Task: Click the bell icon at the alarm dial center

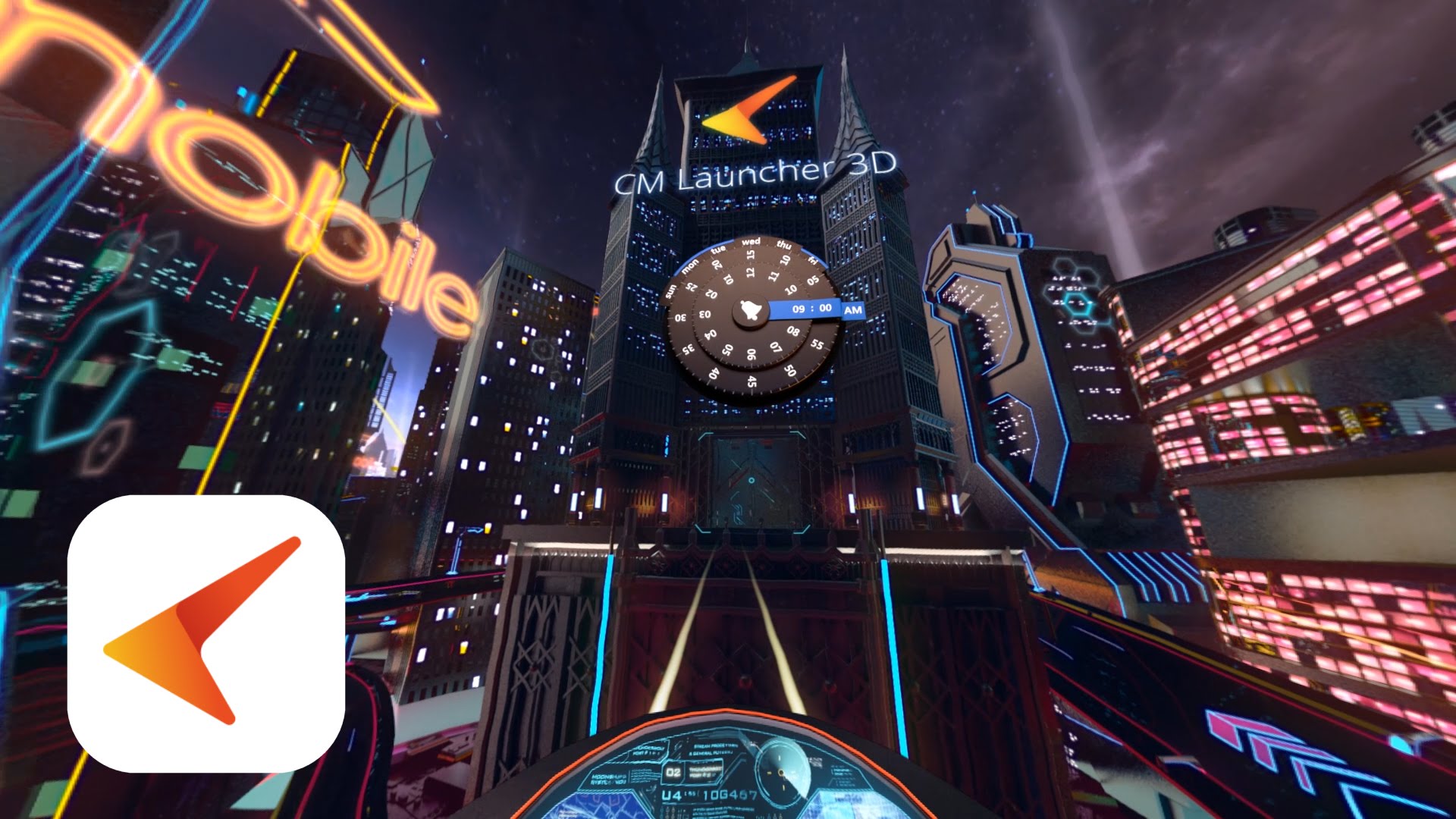Action: click(750, 309)
